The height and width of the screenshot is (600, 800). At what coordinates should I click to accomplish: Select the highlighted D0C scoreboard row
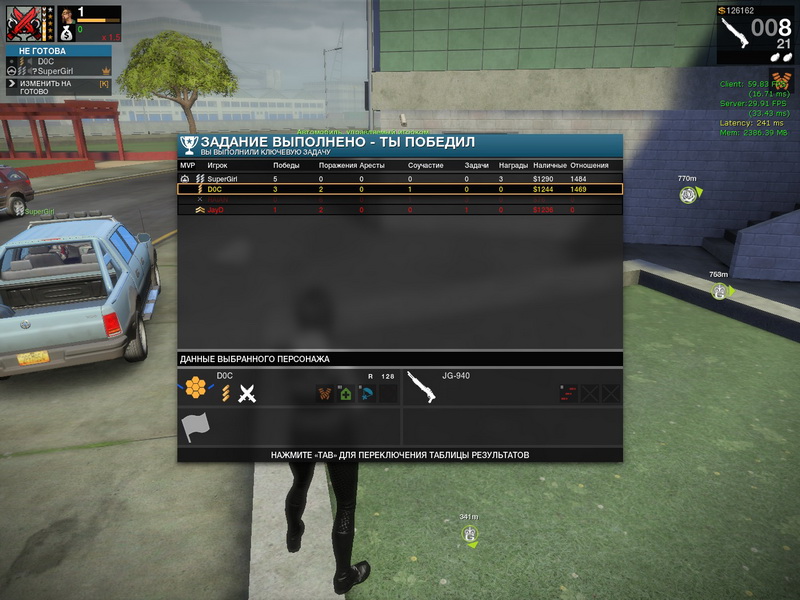[400, 188]
